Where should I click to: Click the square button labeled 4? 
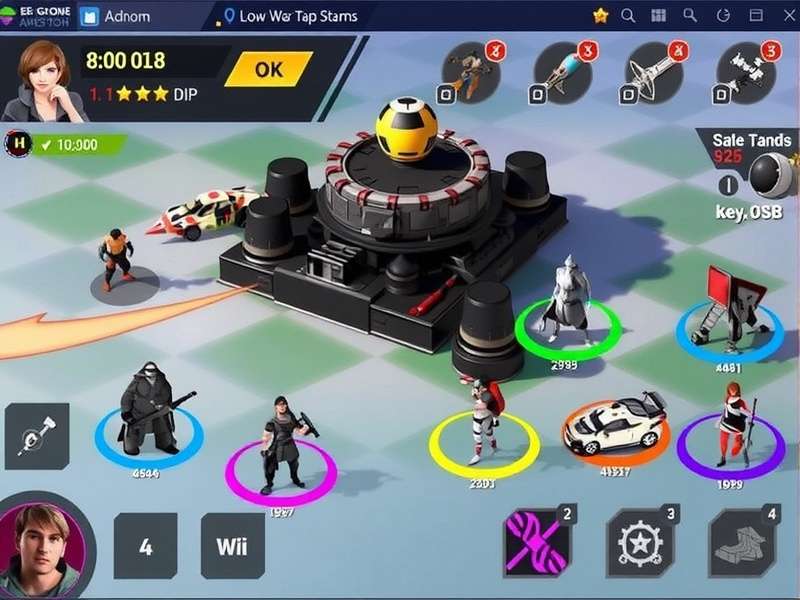[145, 547]
